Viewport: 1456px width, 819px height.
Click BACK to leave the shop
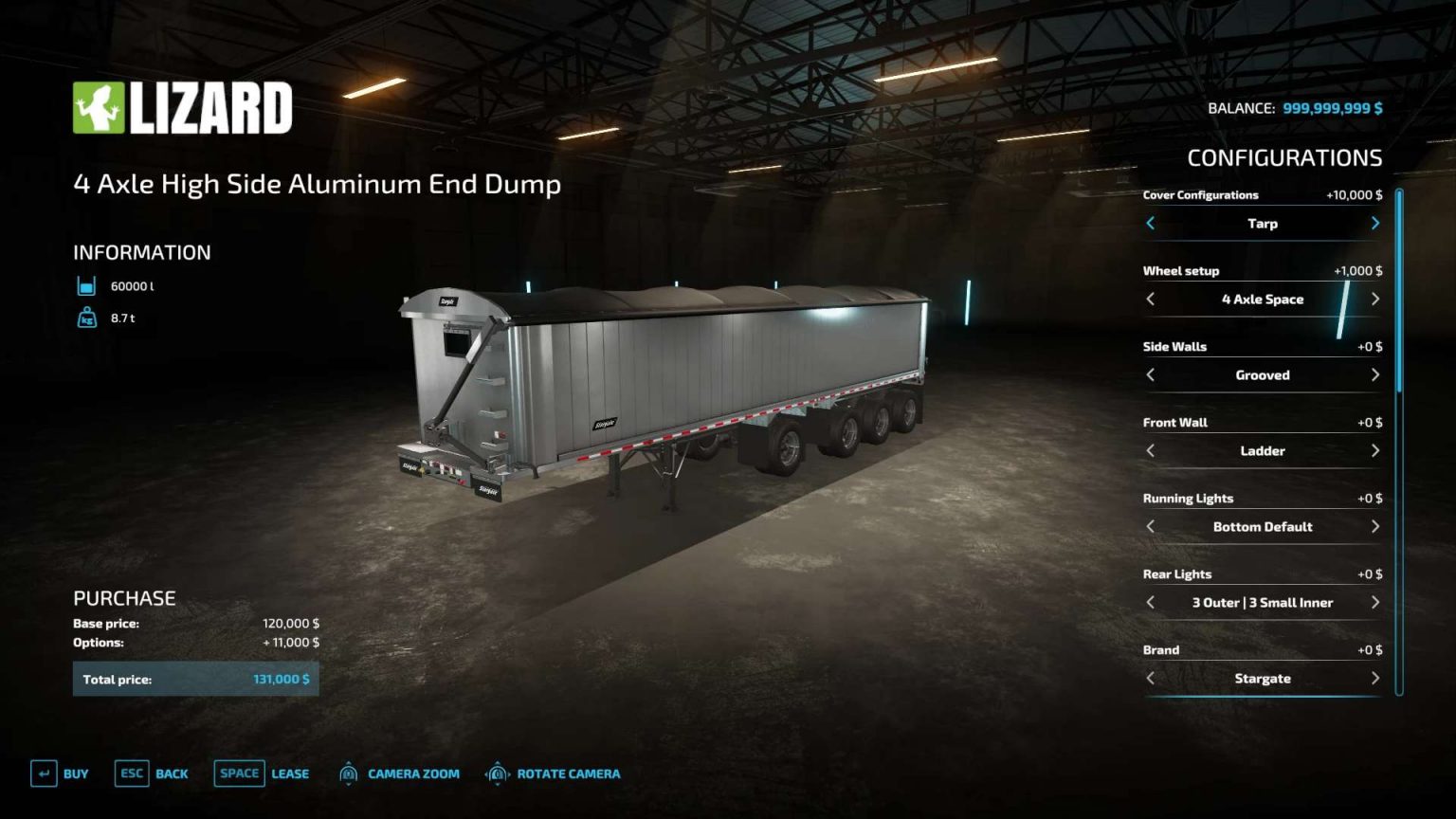[x=172, y=773]
